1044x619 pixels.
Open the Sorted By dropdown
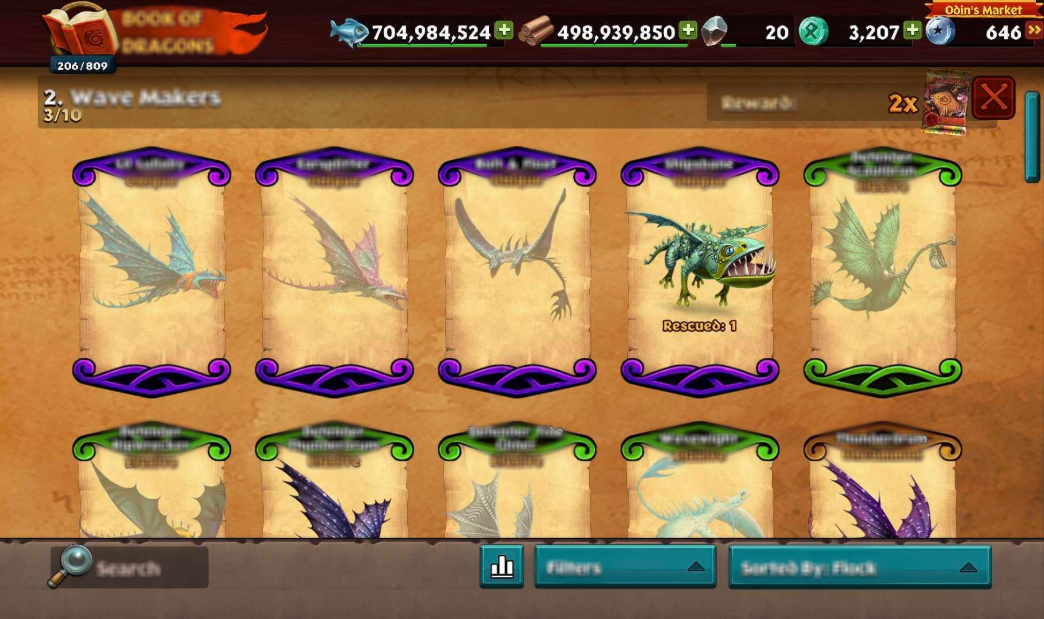coord(859,567)
